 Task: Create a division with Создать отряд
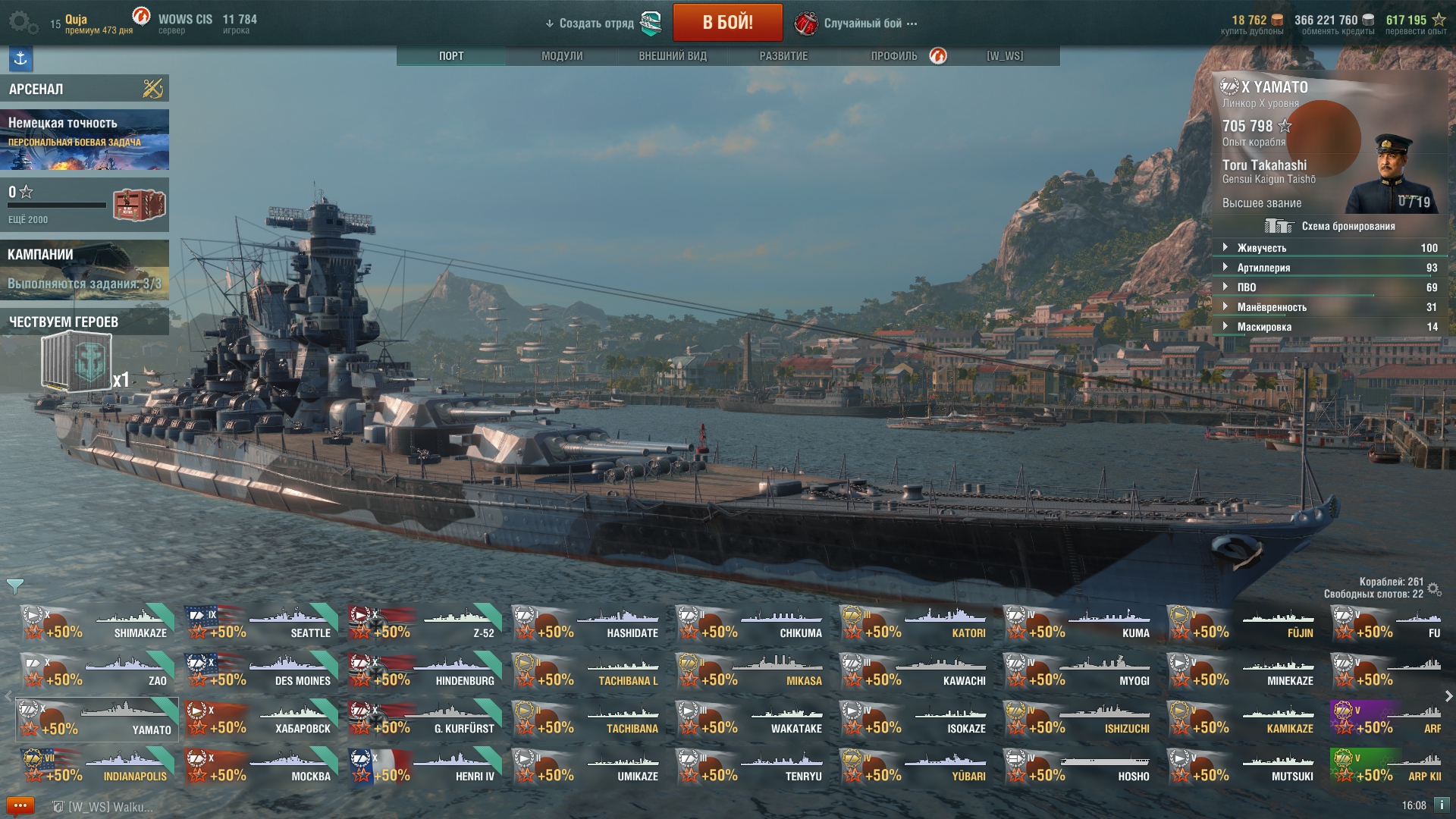(x=597, y=24)
